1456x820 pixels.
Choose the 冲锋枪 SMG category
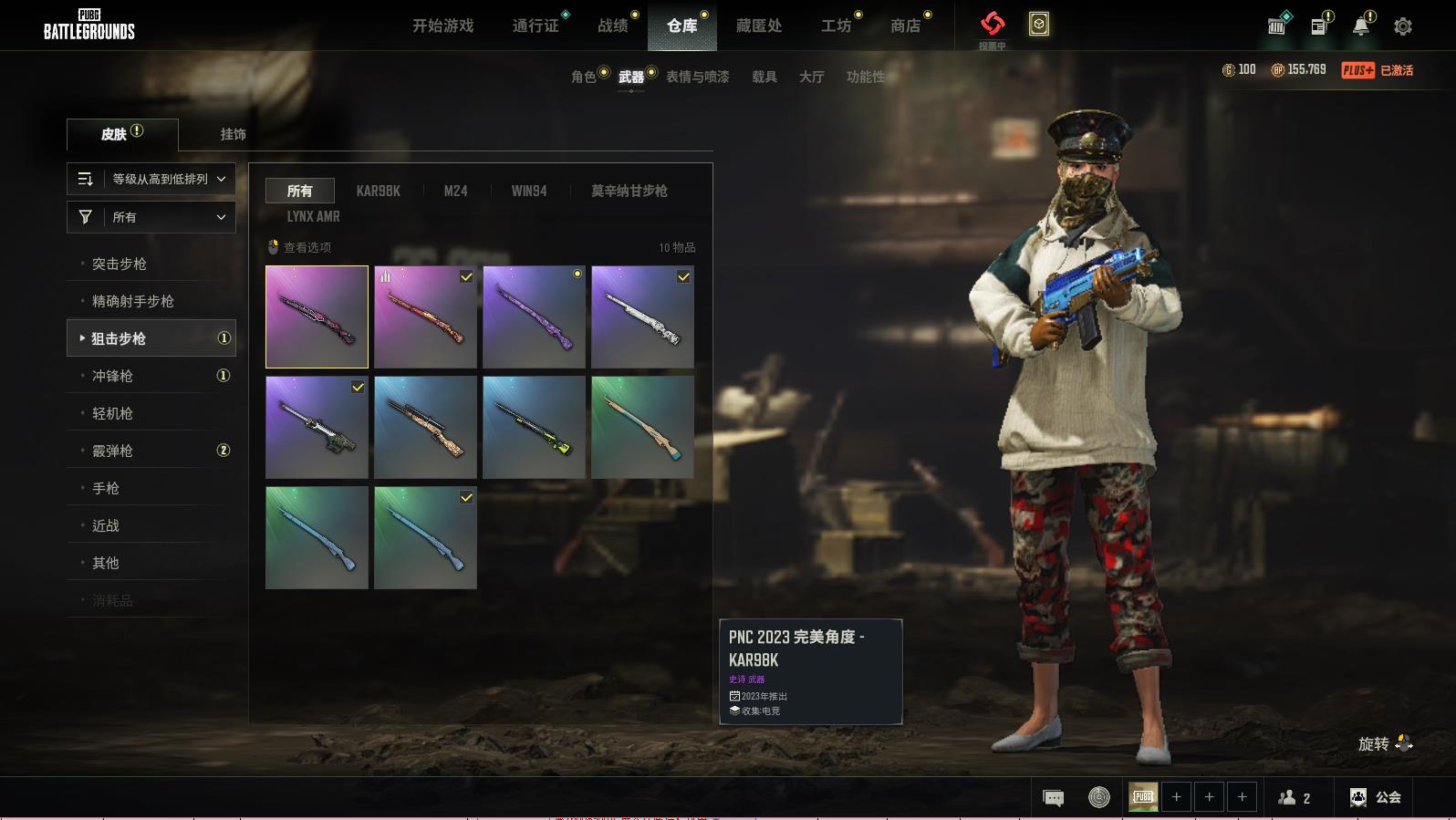(x=112, y=376)
